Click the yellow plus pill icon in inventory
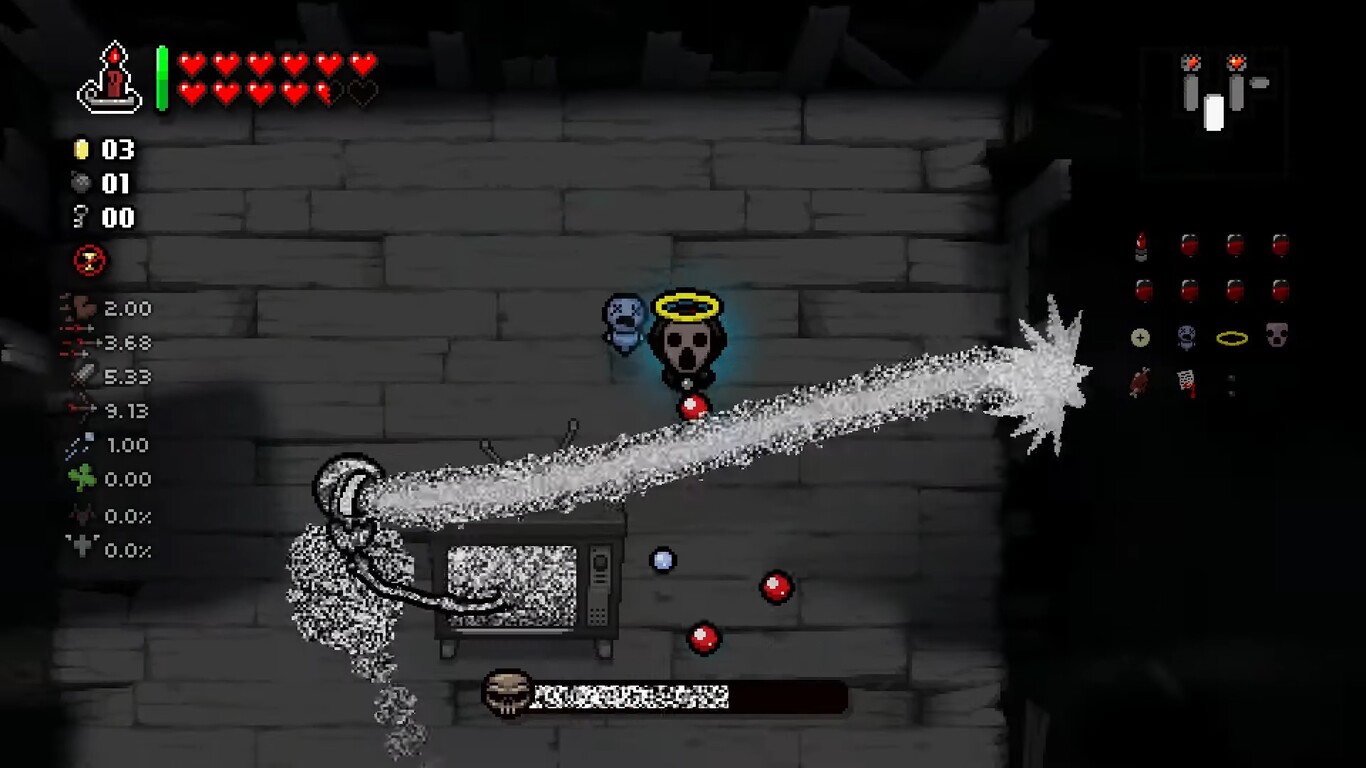The height and width of the screenshot is (768, 1366). pyautogui.click(x=1140, y=337)
